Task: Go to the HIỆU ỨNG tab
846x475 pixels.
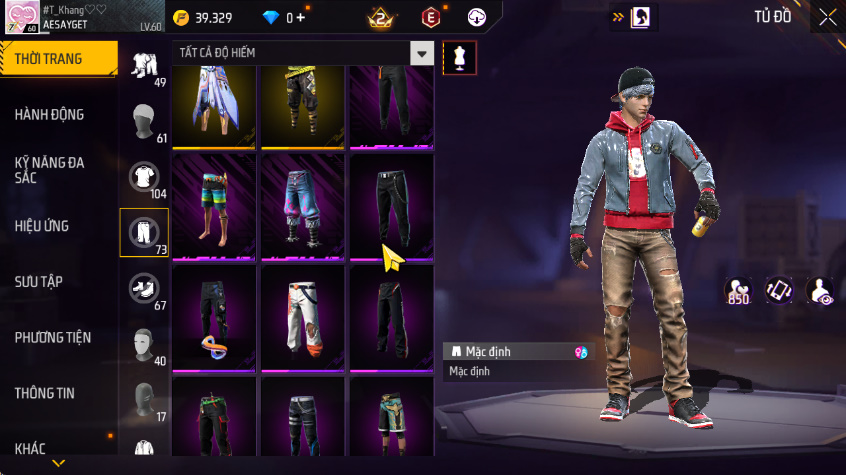Action: click(x=42, y=226)
